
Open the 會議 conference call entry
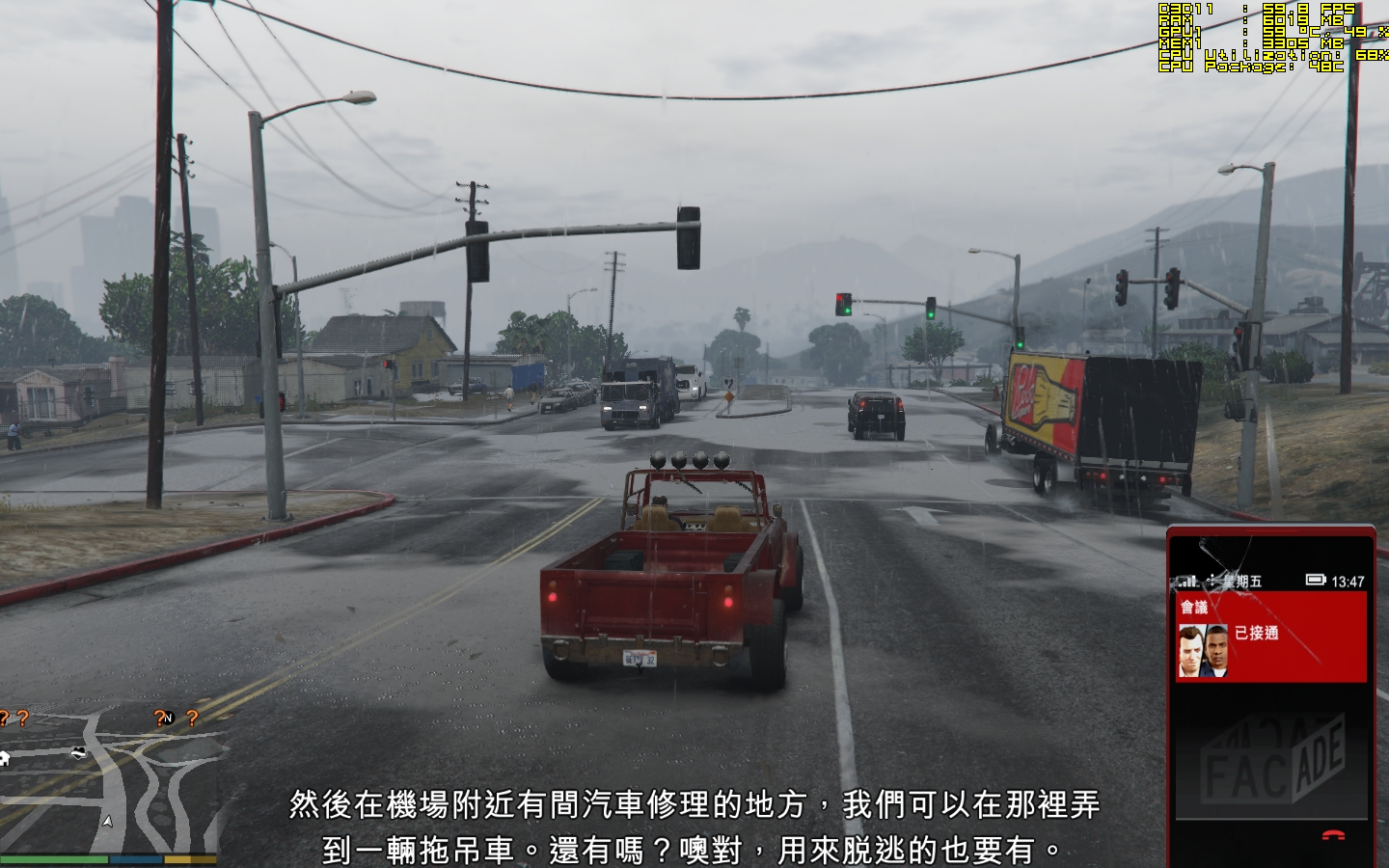tap(1194, 607)
